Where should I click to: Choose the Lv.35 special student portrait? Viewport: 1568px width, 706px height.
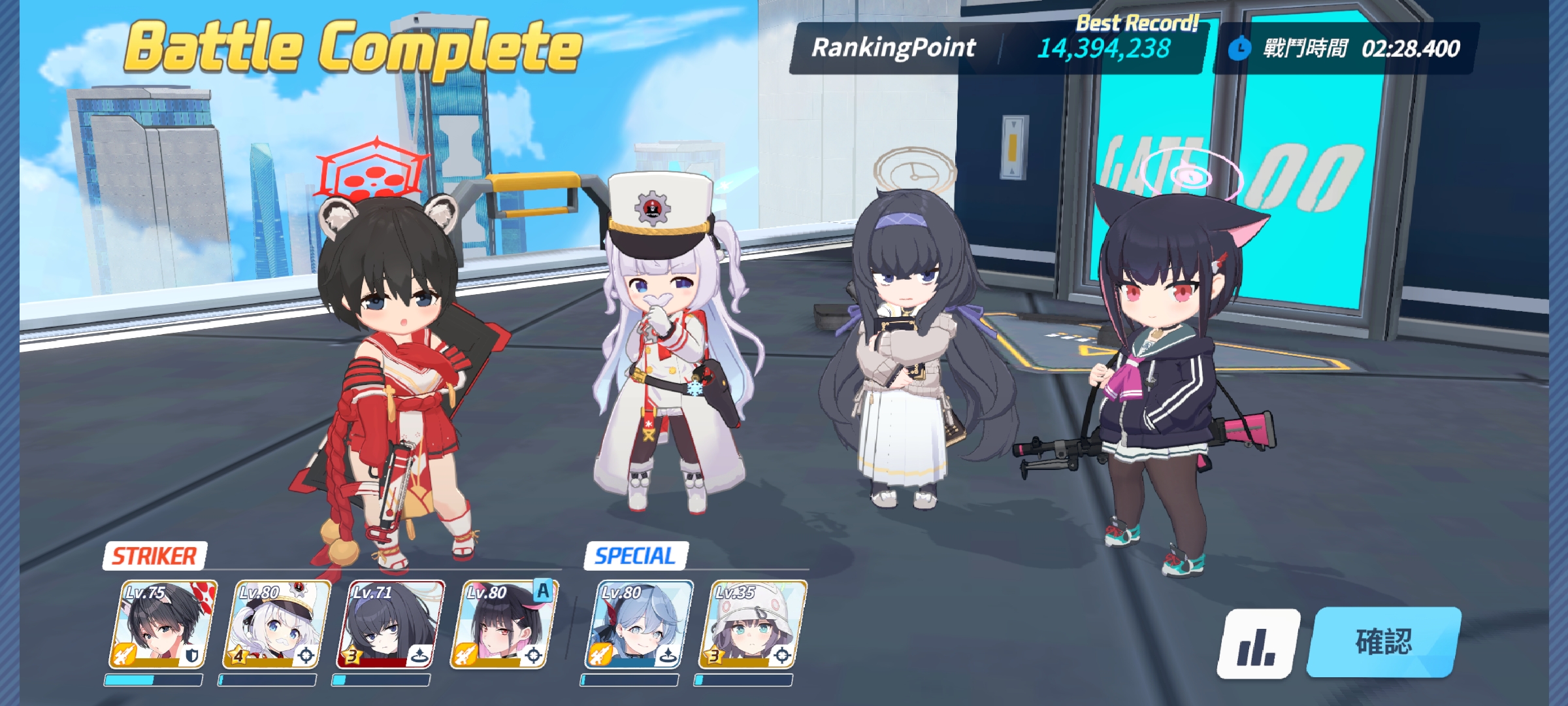(x=752, y=625)
